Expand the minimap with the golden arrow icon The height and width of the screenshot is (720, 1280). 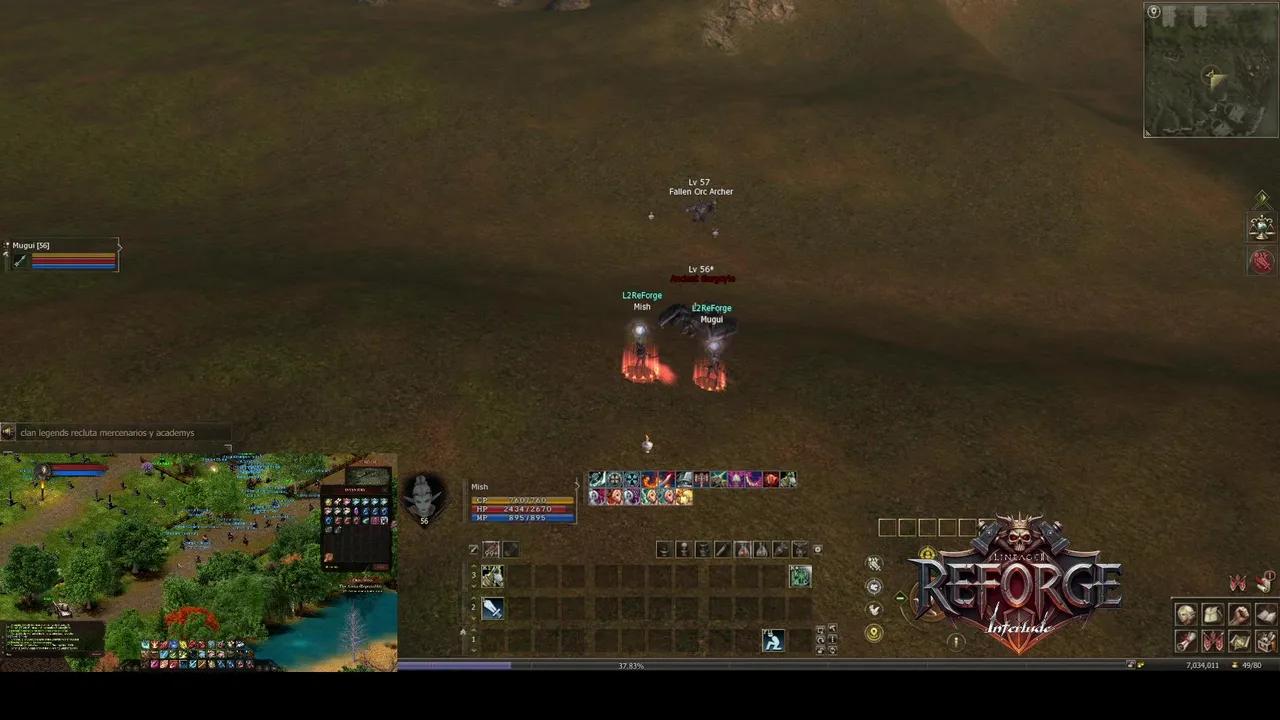pos(1262,197)
